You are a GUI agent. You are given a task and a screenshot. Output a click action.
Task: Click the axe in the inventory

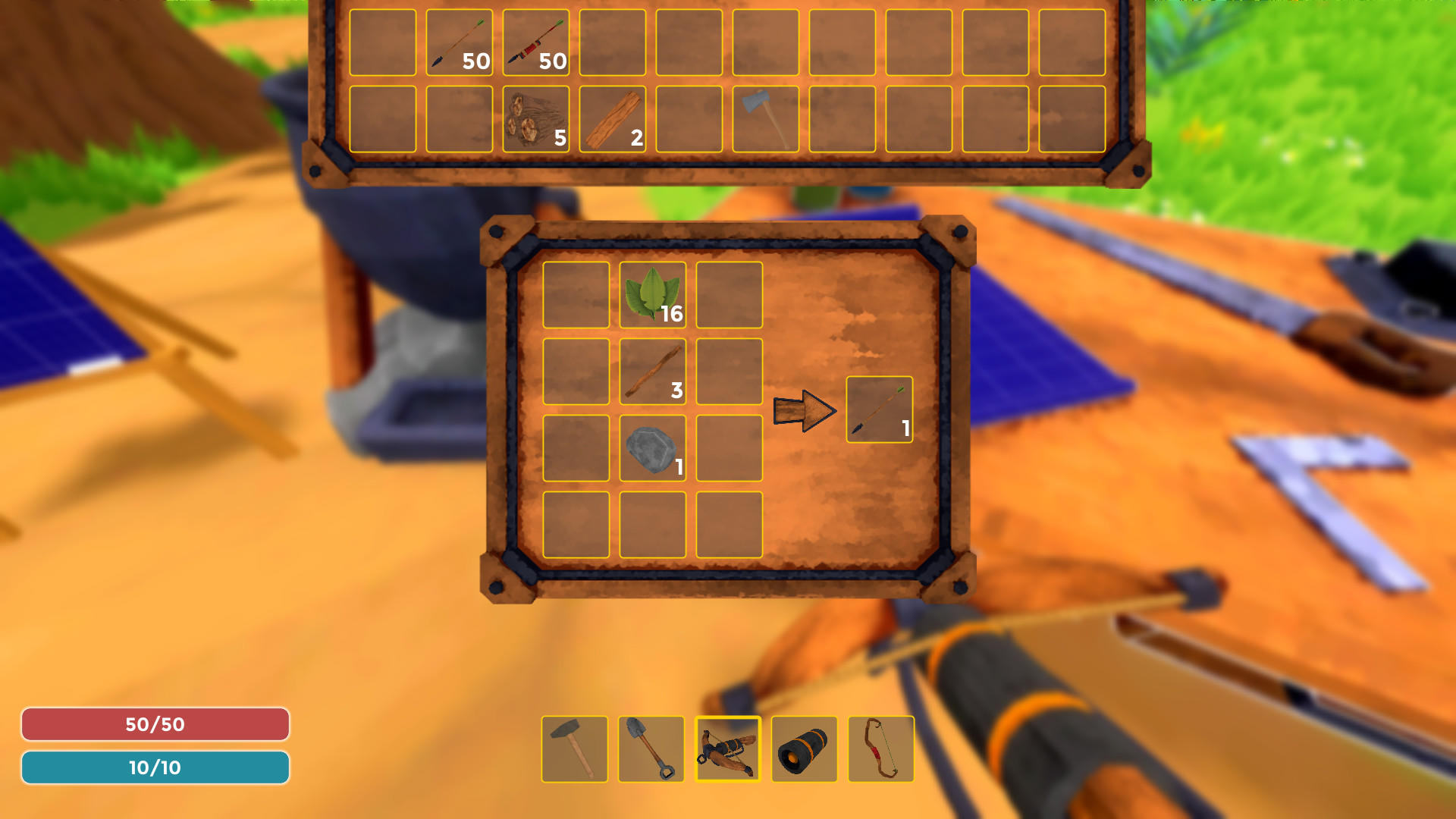point(764,120)
